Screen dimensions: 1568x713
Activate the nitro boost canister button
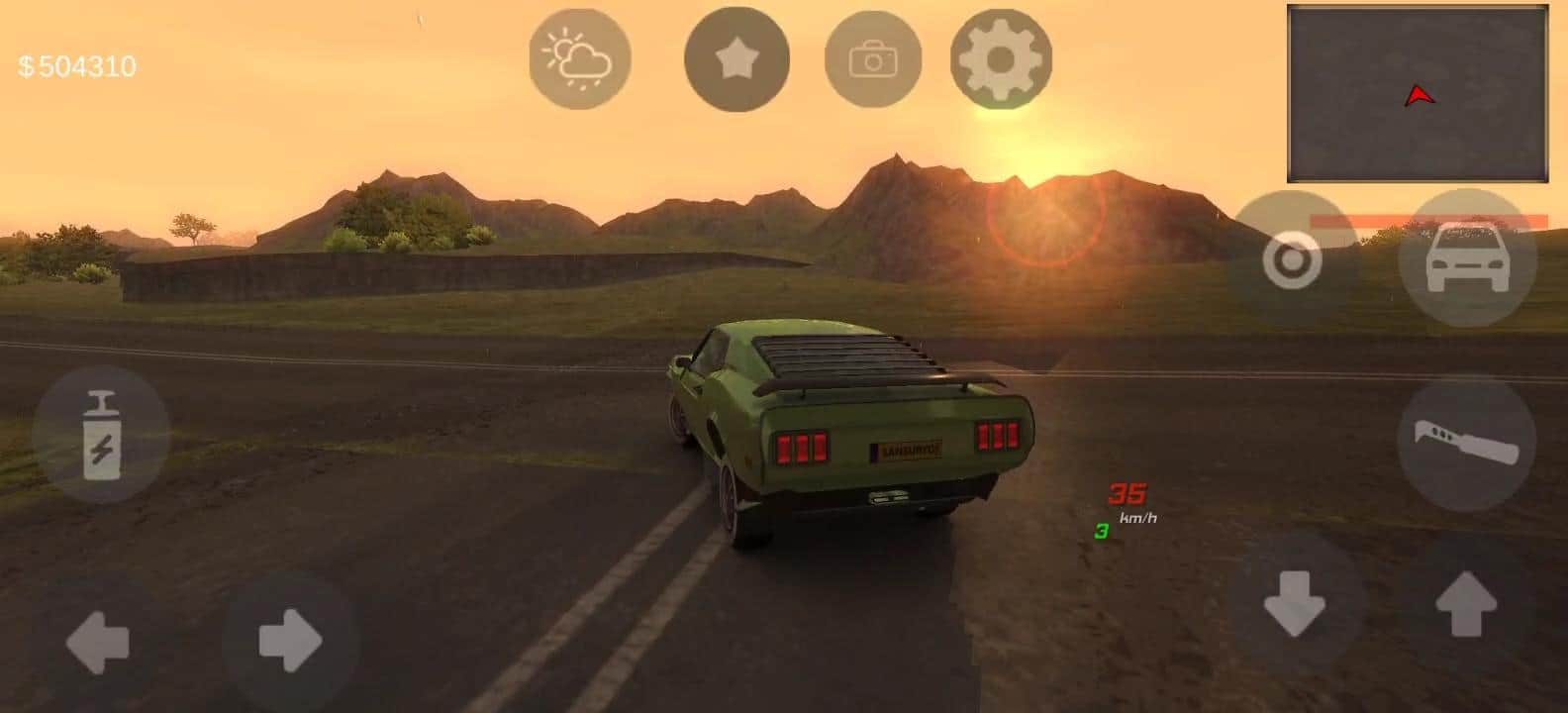[101, 434]
